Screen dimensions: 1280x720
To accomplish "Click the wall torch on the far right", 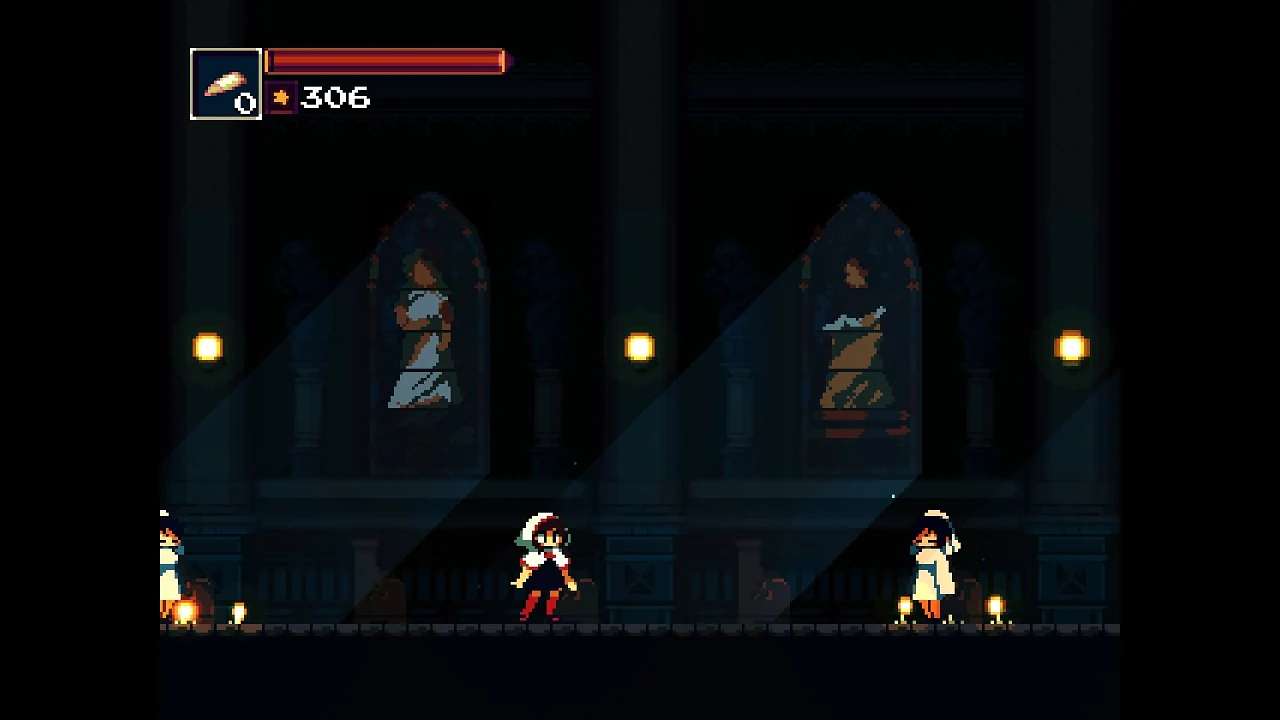I will coord(1071,347).
